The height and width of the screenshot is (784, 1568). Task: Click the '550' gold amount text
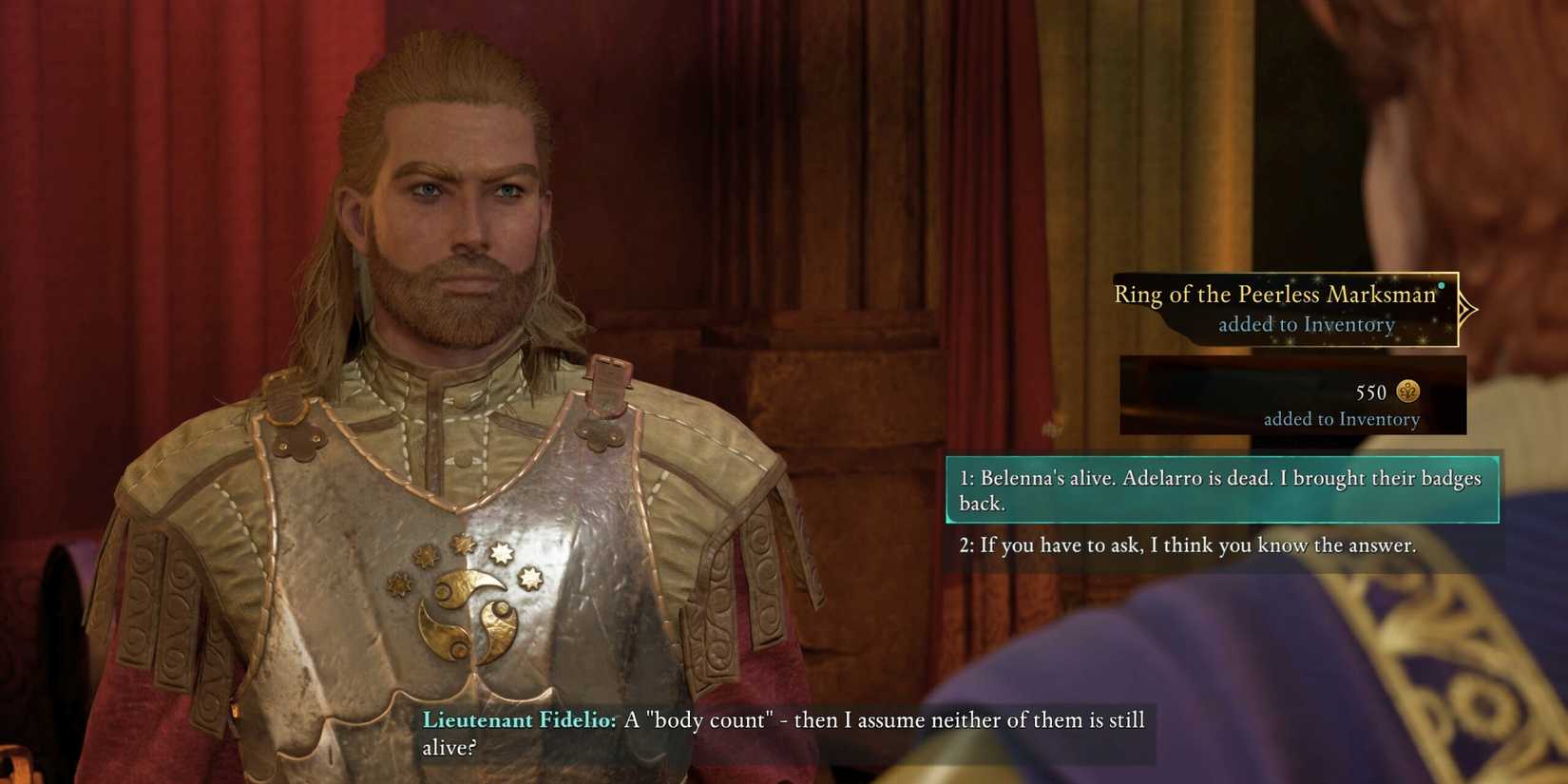[1370, 392]
